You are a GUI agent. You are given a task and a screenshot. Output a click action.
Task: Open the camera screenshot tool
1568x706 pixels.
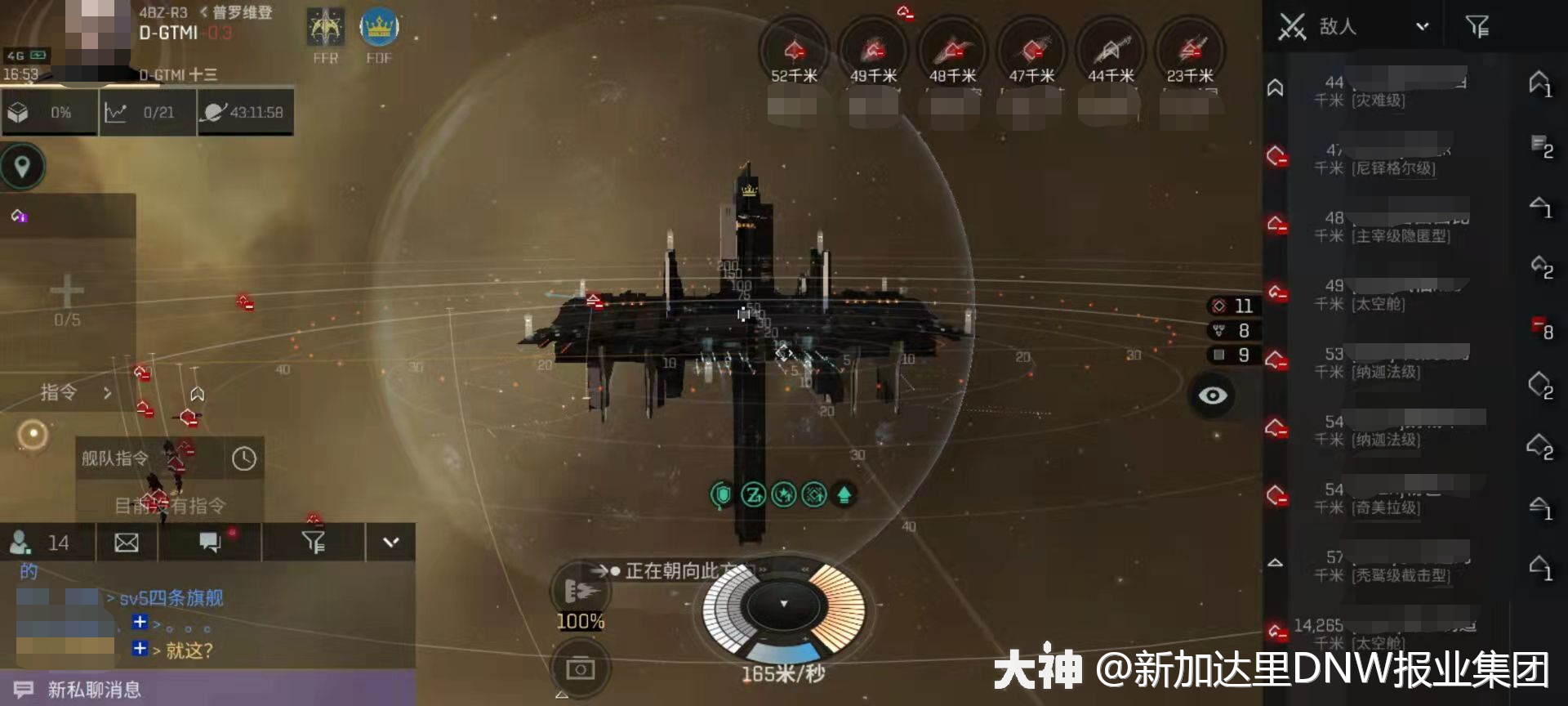pos(581,668)
